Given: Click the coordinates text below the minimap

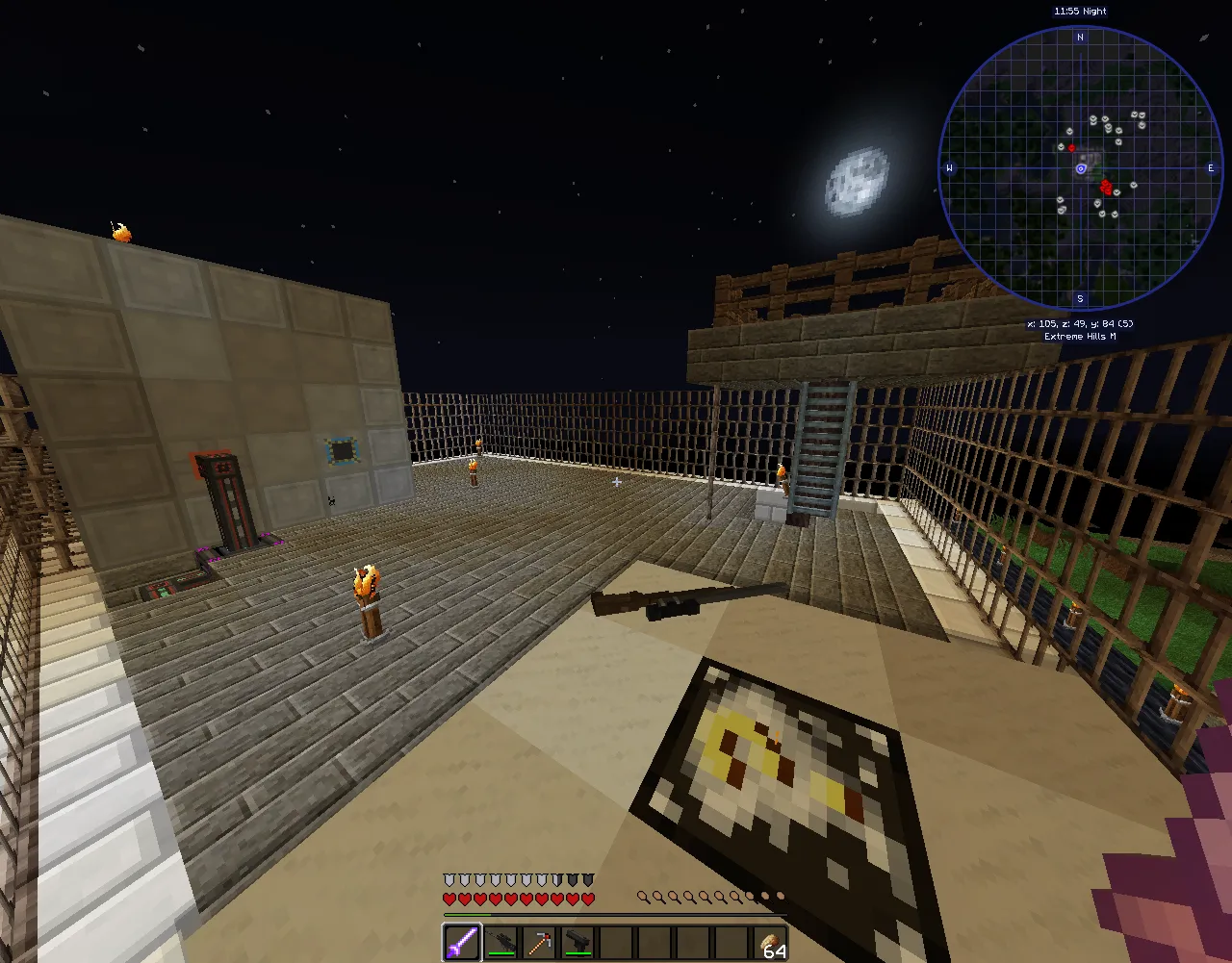Looking at the screenshot, I should (1080, 324).
